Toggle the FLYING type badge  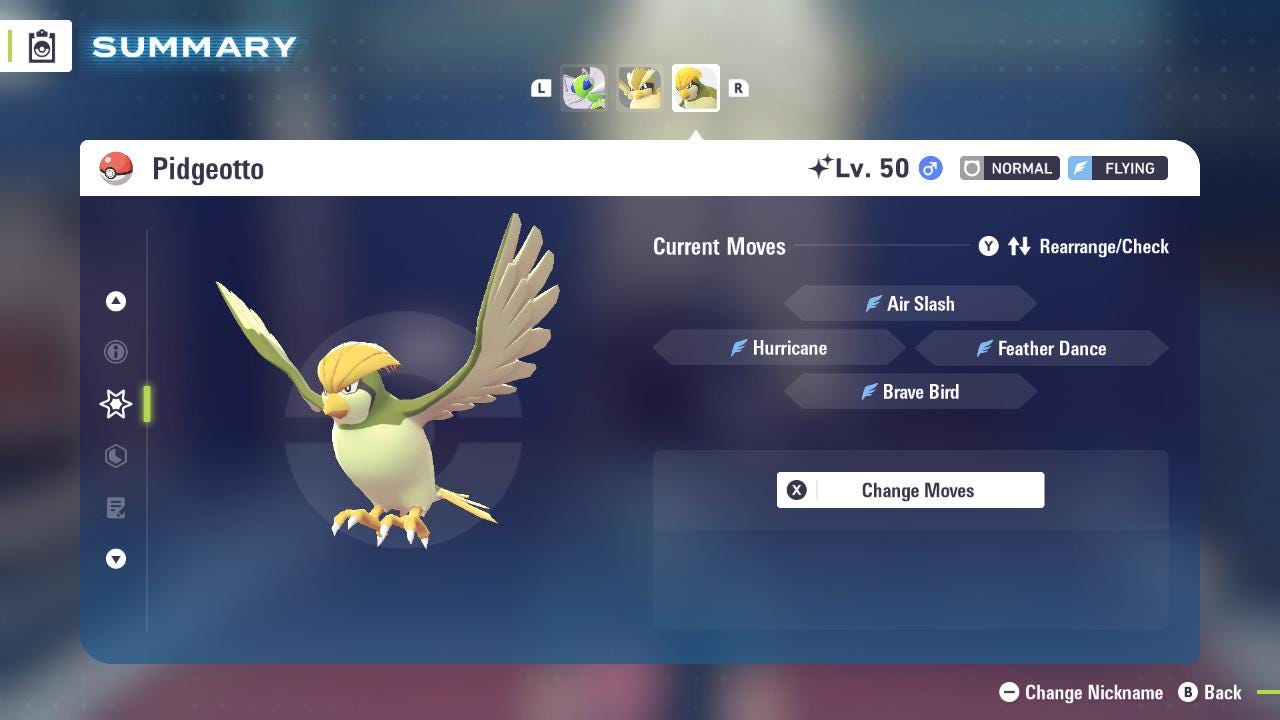(1116, 168)
